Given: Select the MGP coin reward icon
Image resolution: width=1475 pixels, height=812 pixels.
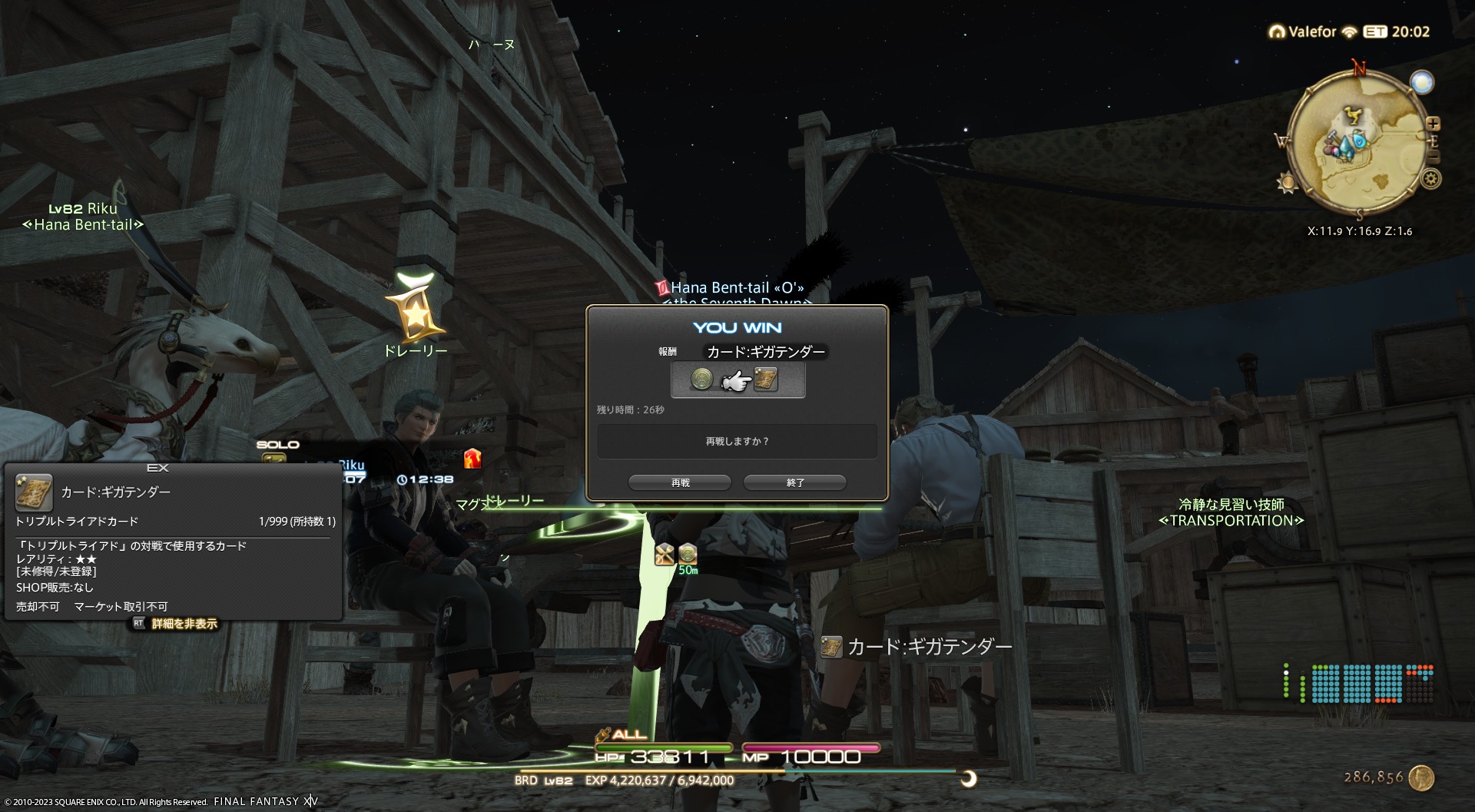Looking at the screenshot, I should tap(701, 379).
